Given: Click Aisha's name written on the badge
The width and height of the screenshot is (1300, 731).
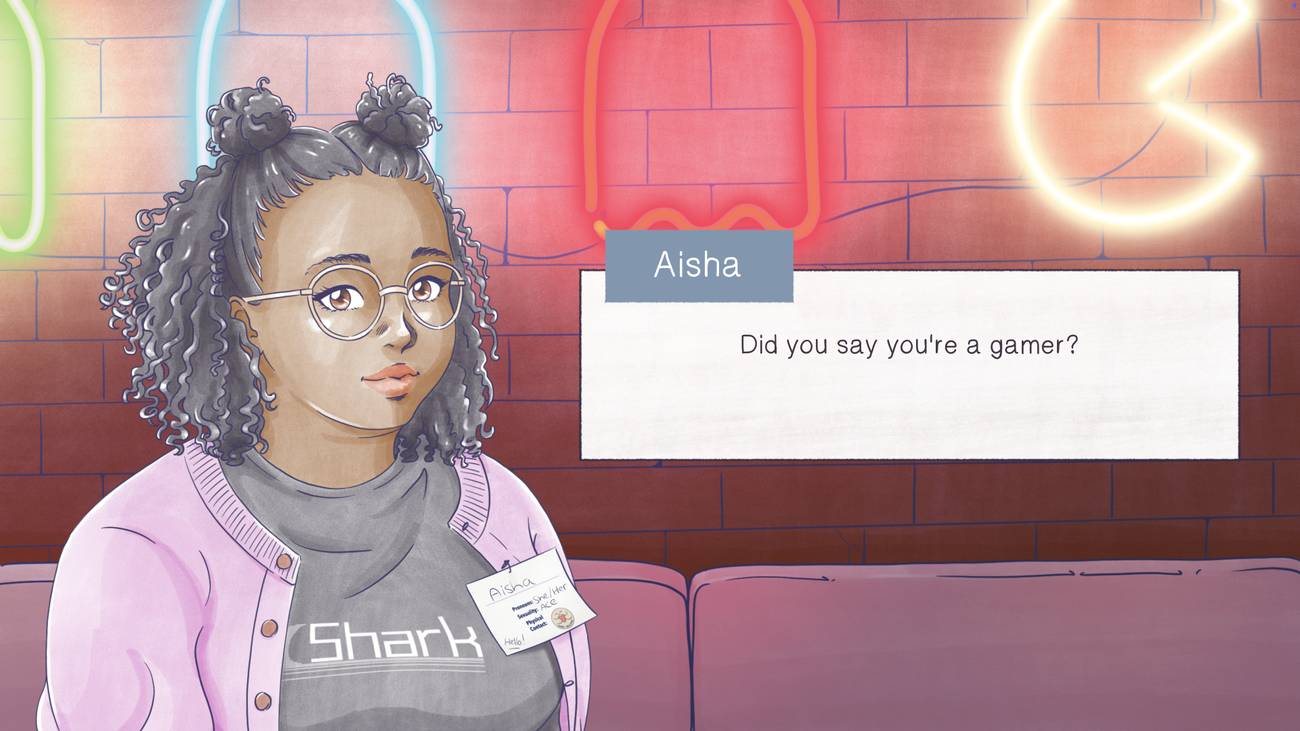Looking at the screenshot, I should pos(512,588).
